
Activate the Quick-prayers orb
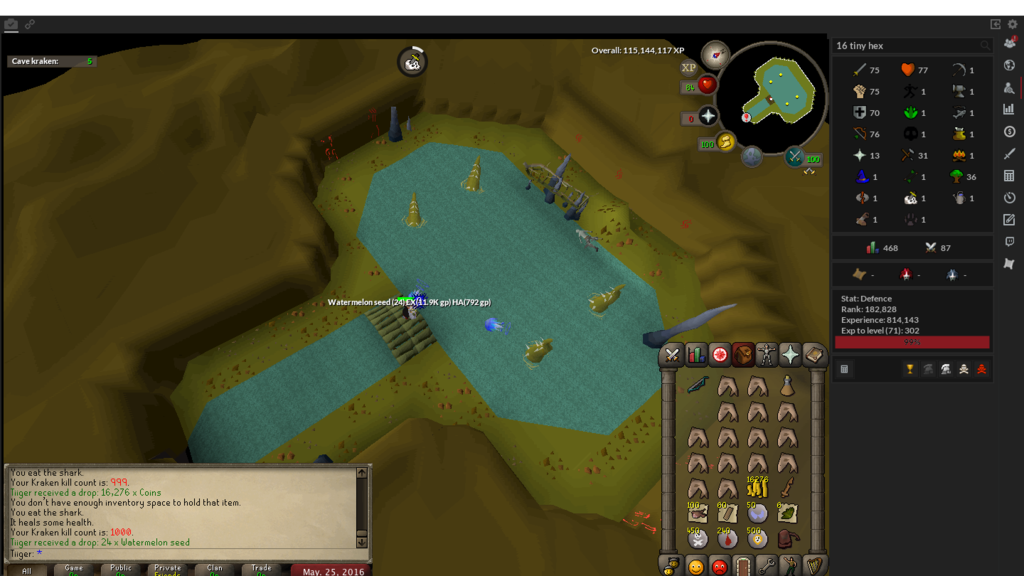(x=708, y=118)
